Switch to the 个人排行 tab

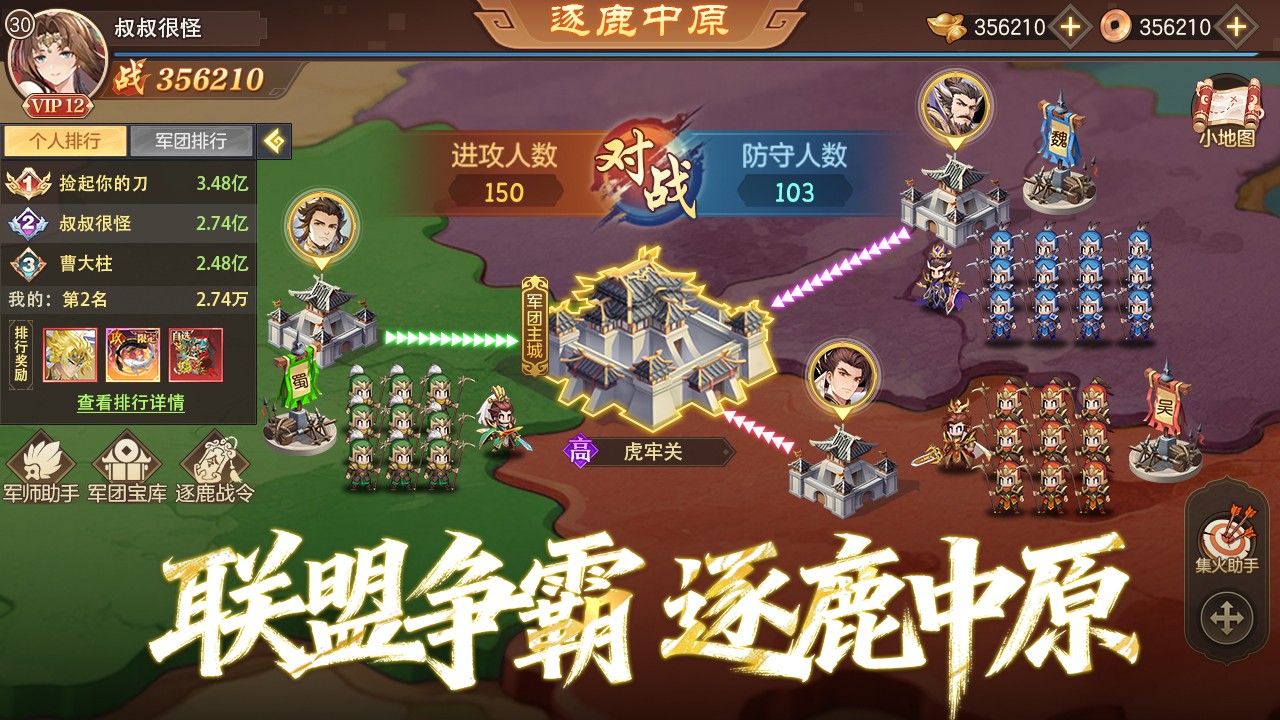[64, 141]
